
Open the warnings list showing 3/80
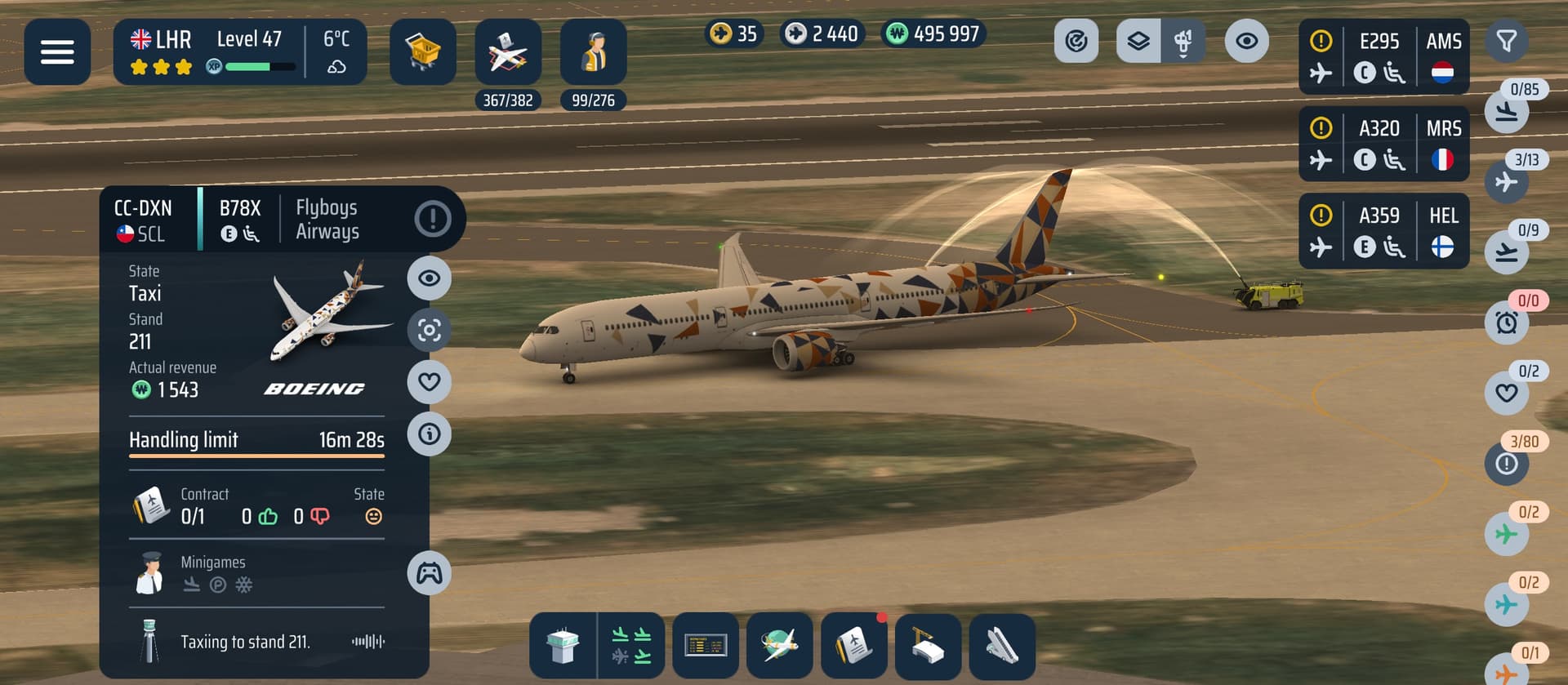click(x=1507, y=464)
